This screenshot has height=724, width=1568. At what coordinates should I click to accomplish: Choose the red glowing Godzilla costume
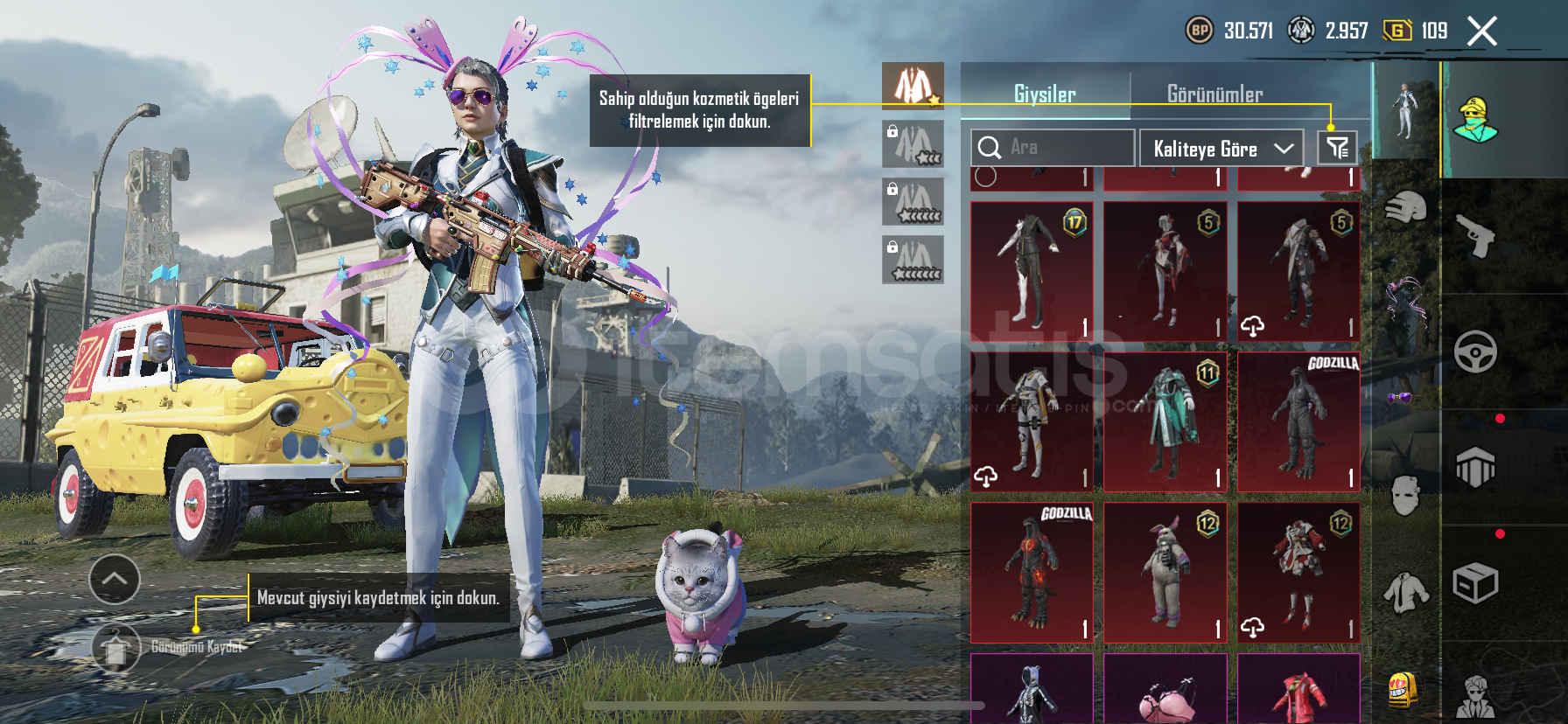[x=1032, y=572]
